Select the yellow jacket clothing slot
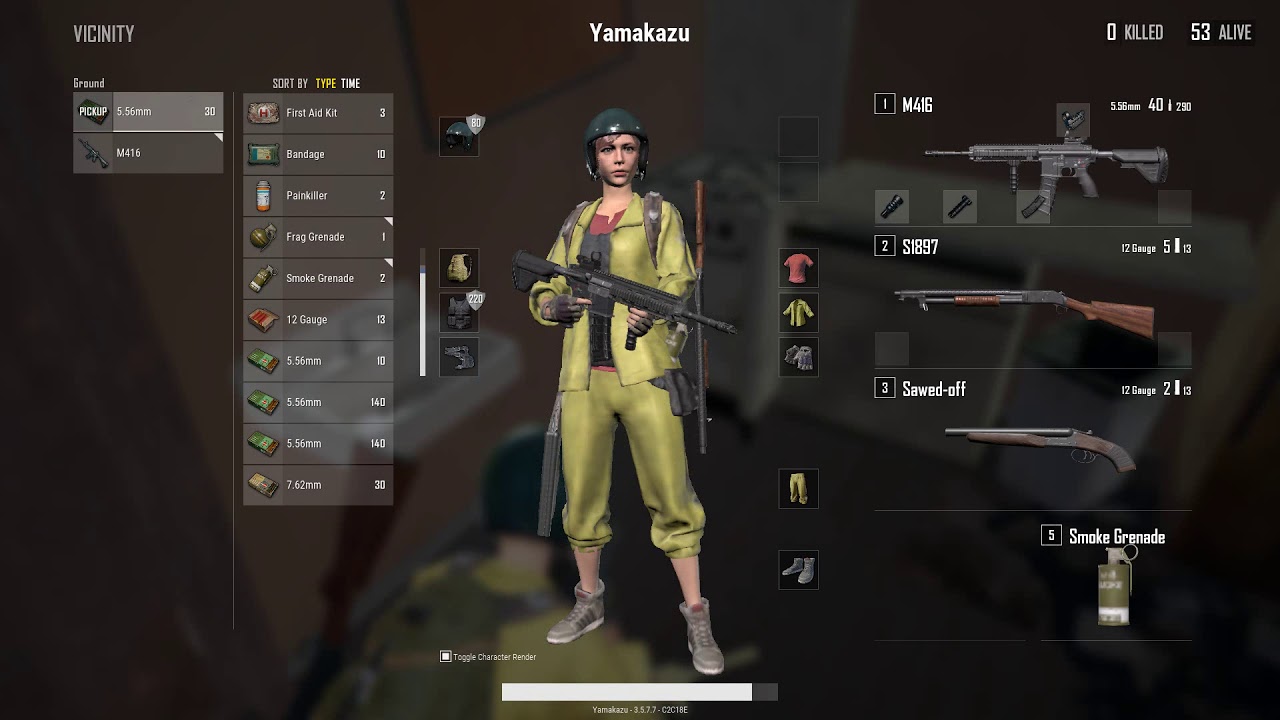This screenshot has width=1280, height=720. point(798,312)
